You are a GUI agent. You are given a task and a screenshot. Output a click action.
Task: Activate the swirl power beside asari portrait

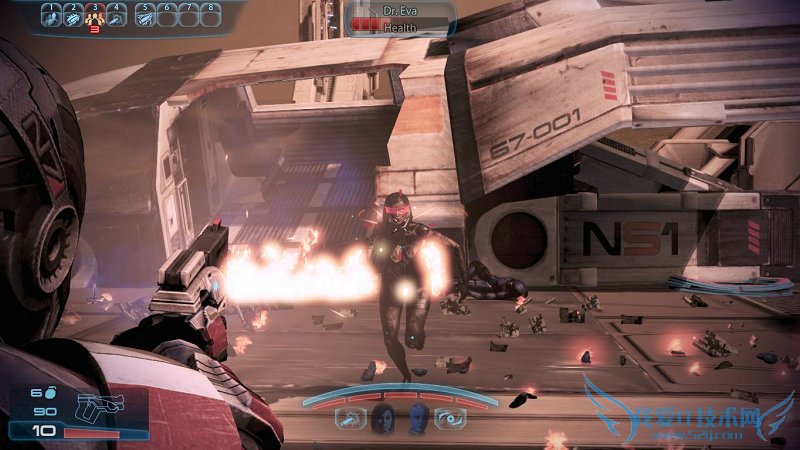450,420
